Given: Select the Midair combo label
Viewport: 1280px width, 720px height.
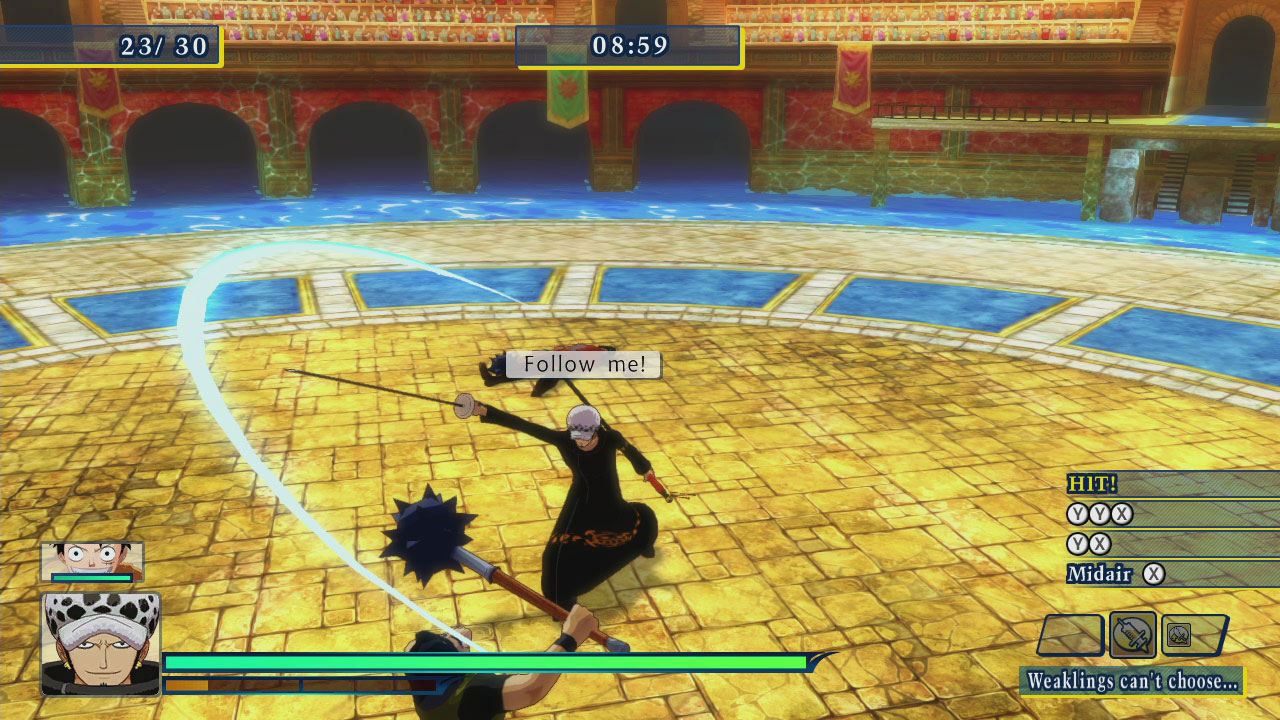Looking at the screenshot, I should [x=1099, y=571].
